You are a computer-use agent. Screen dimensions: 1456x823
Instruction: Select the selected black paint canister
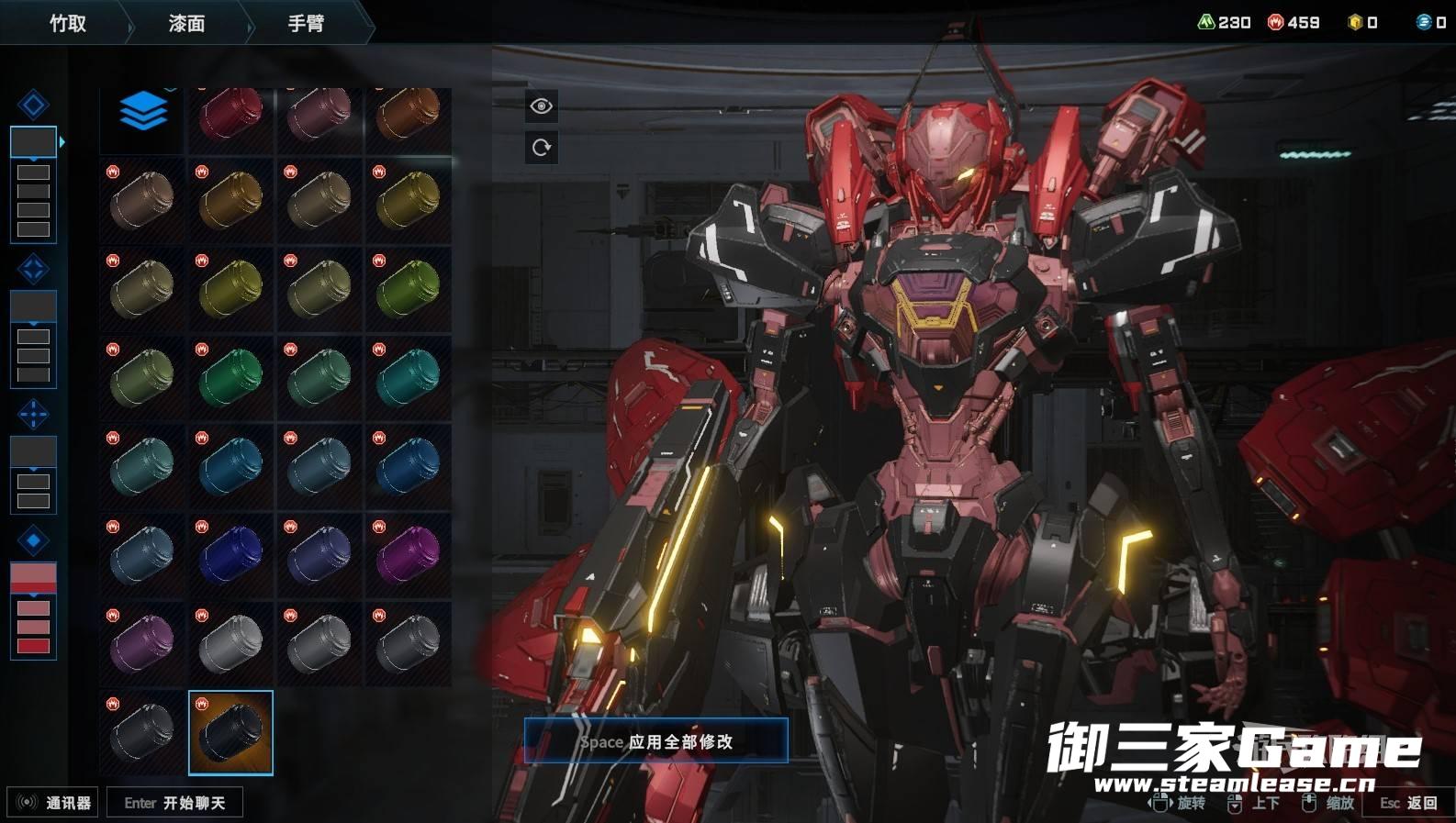tap(230, 732)
